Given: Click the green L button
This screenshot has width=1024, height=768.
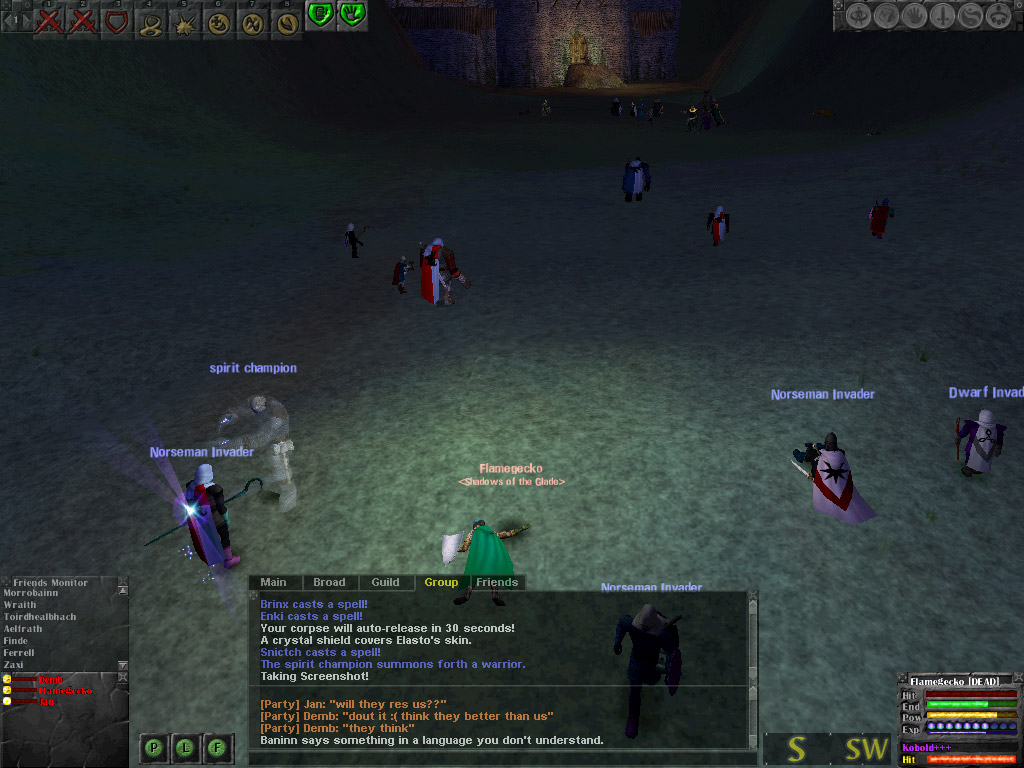Looking at the screenshot, I should (x=187, y=747).
